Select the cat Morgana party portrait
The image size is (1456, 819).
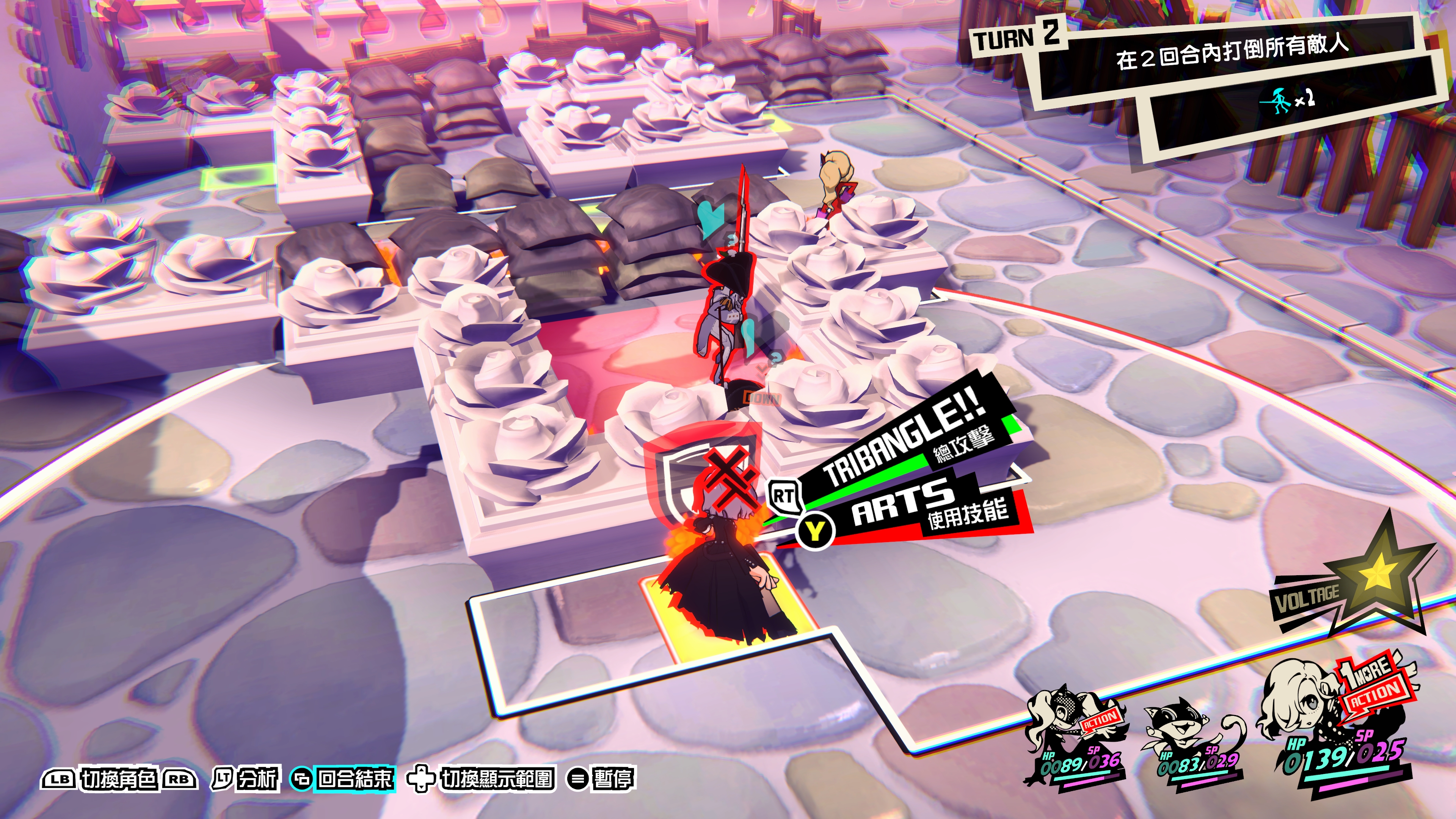tap(1192, 741)
